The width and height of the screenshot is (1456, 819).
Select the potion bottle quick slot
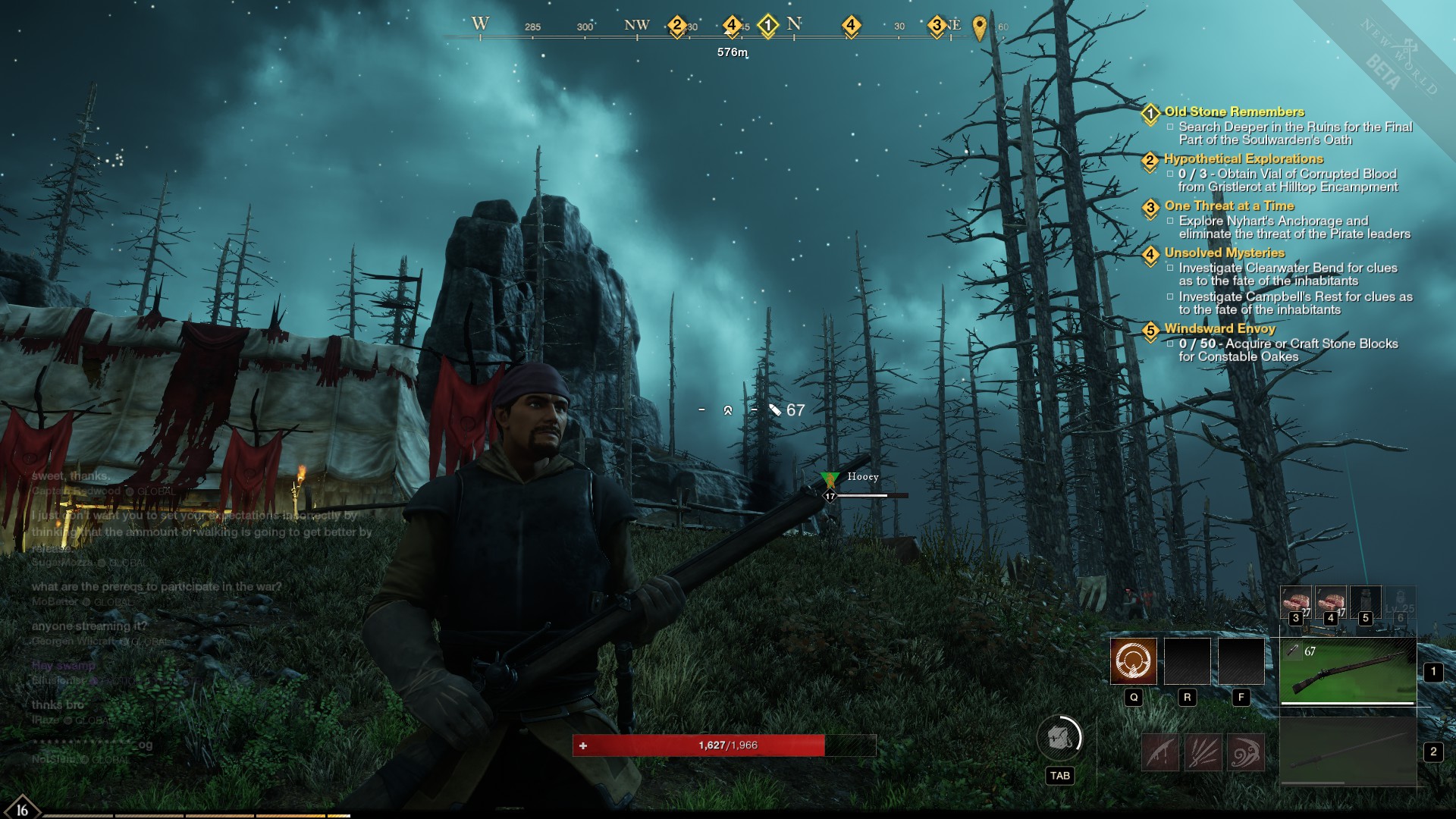click(1365, 602)
